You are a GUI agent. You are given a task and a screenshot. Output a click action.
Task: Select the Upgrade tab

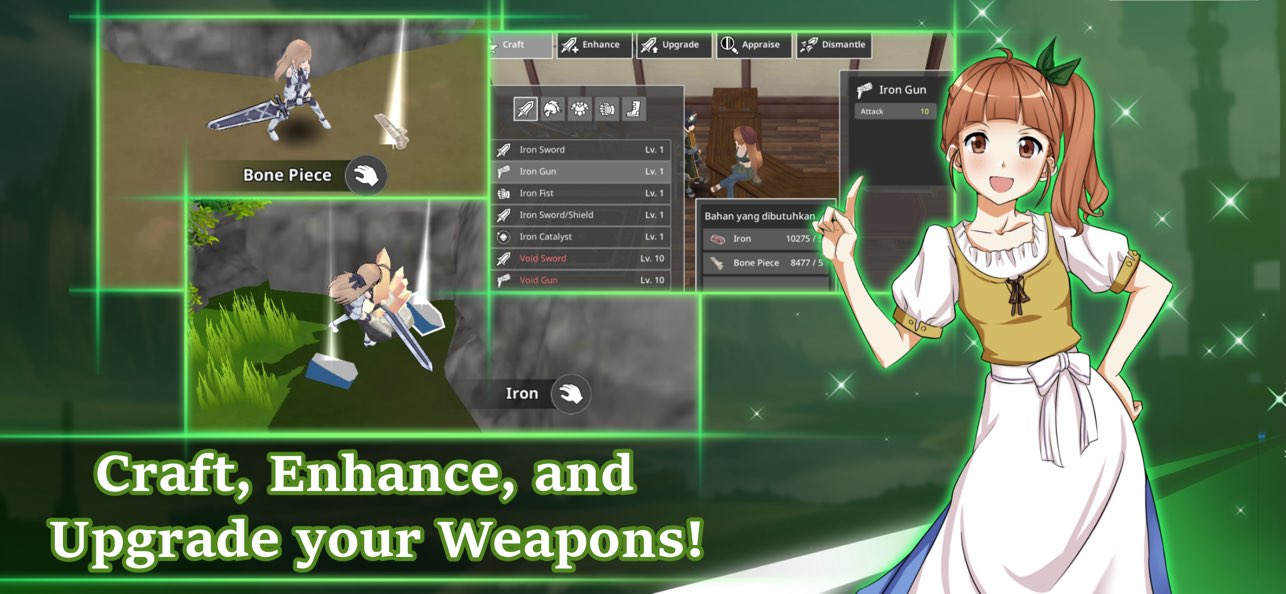tap(673, 45)
